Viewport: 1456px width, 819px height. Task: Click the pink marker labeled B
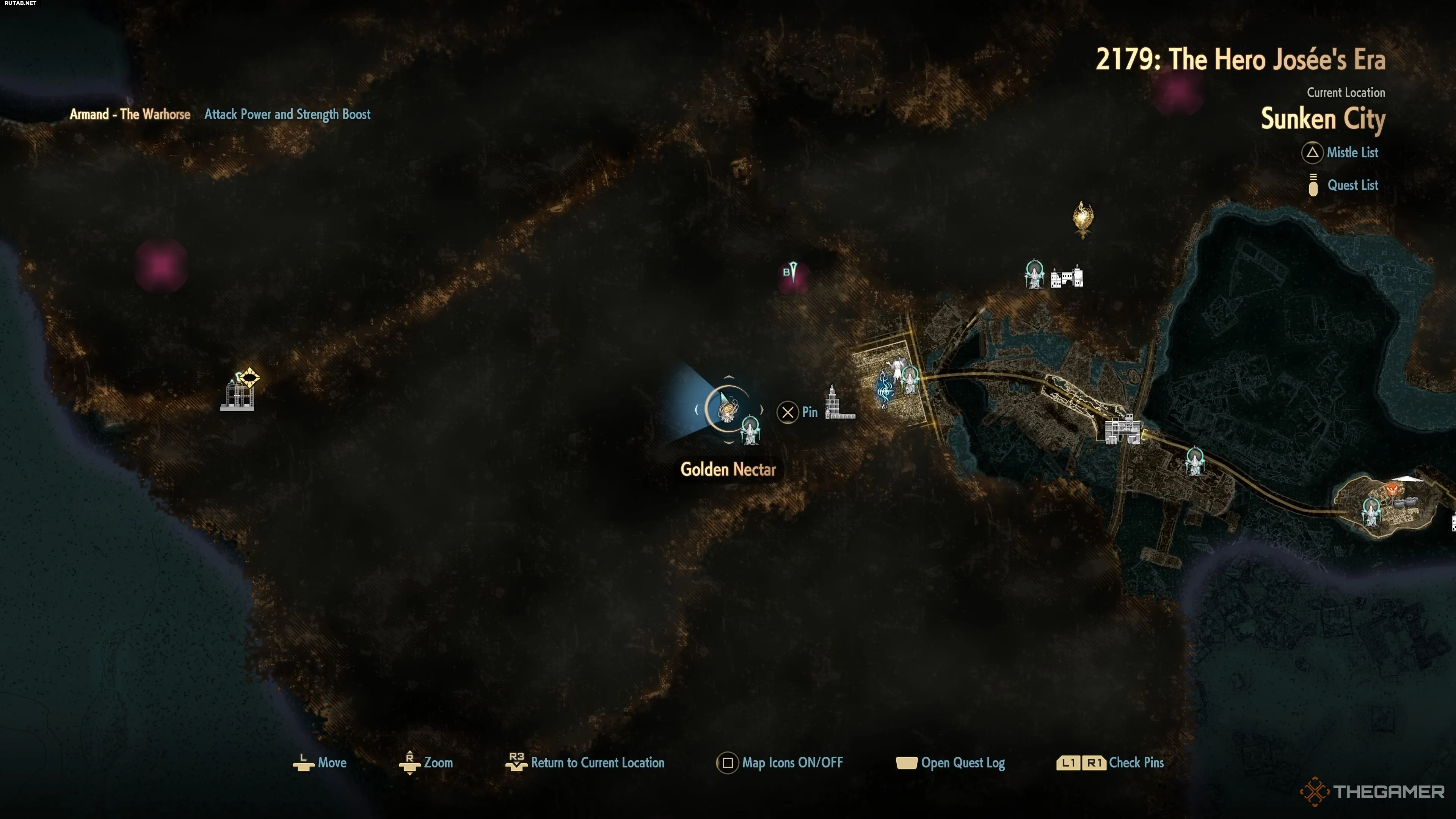click(x=791, y=273)
